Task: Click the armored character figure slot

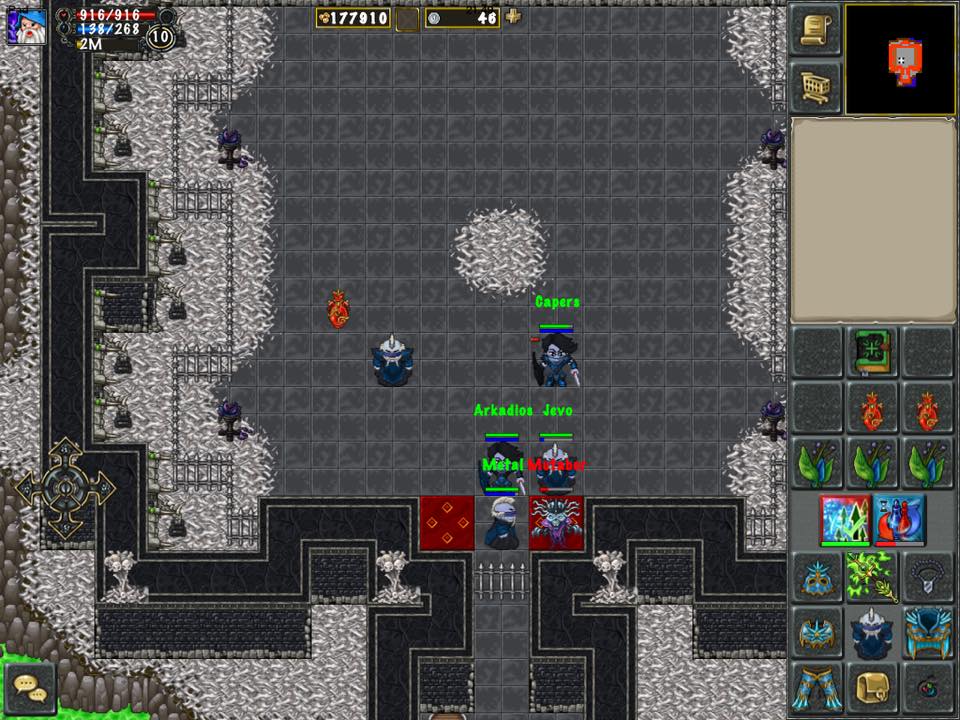Action: point(873,633)
